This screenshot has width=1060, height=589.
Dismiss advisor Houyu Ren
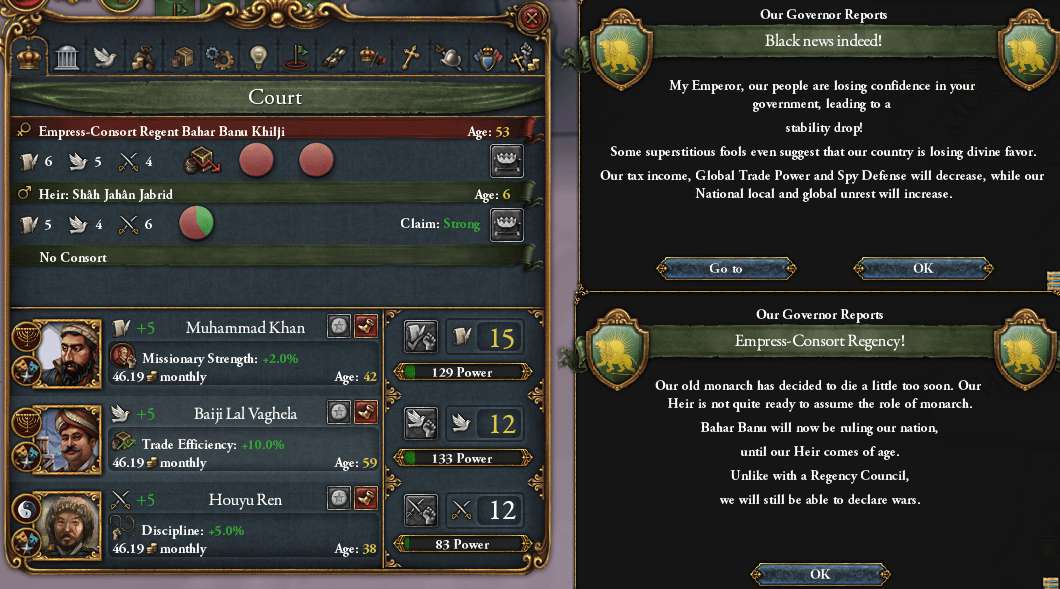pyautogui.click(x=366, y=497)
